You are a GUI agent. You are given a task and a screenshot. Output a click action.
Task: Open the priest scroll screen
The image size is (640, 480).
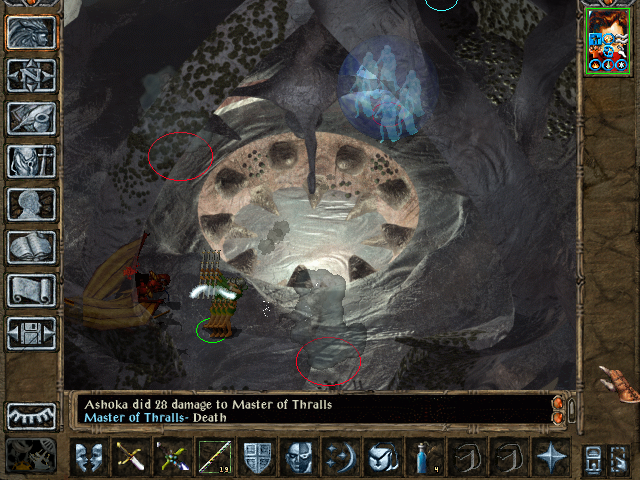[31, 290]
